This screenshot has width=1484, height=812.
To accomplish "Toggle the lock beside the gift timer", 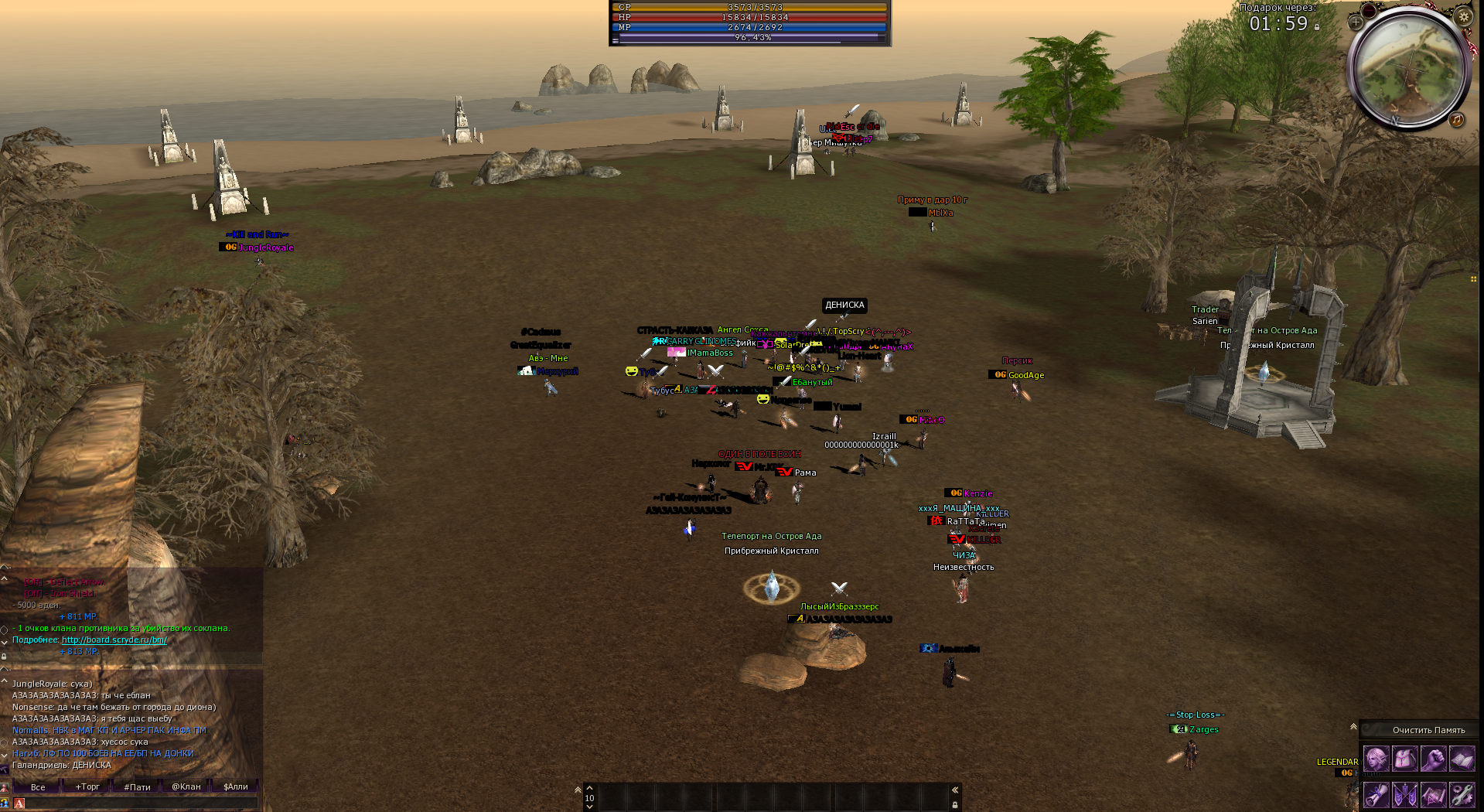I will point(1317,27).
